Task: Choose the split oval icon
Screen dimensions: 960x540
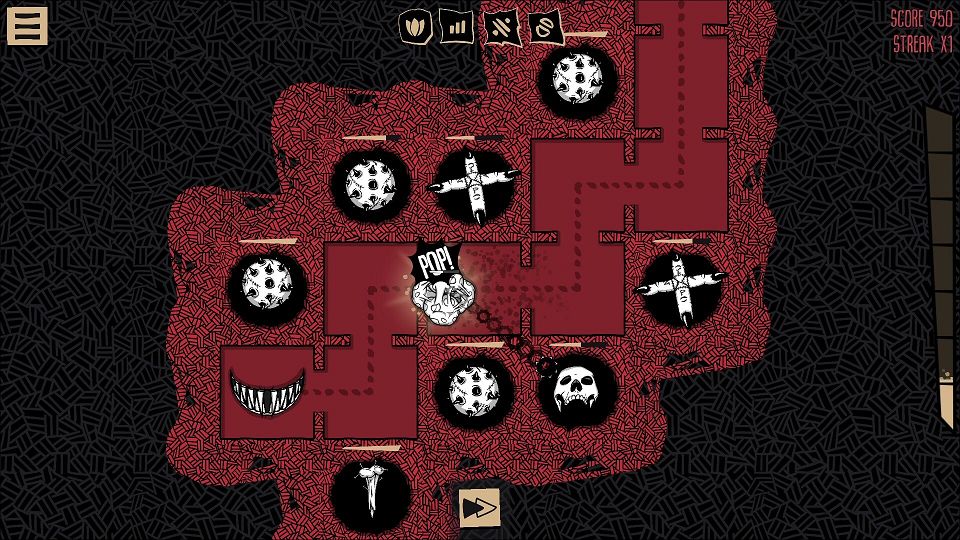Action: (x=545, y=27)
